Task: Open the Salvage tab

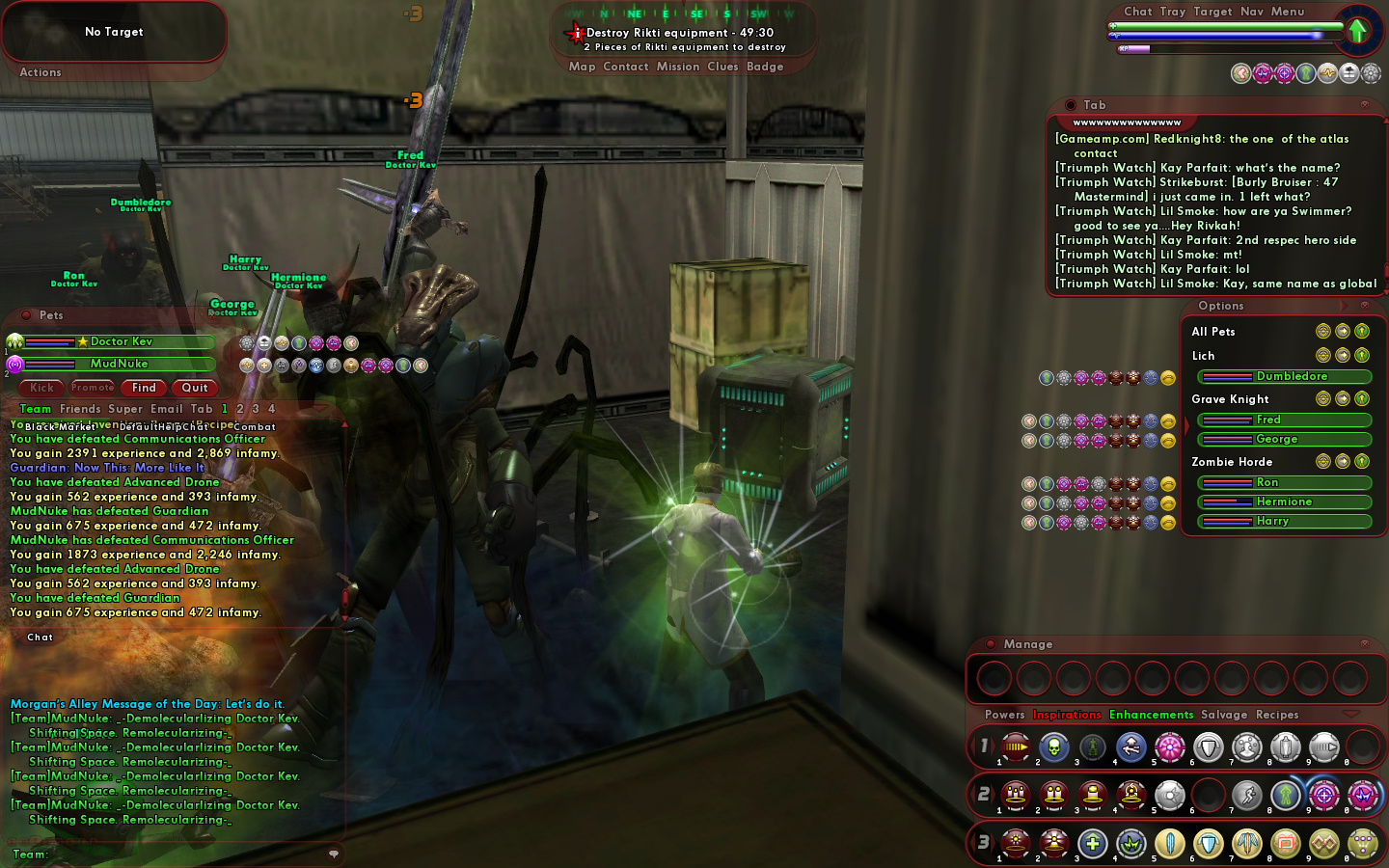Action: point(1224,715)
